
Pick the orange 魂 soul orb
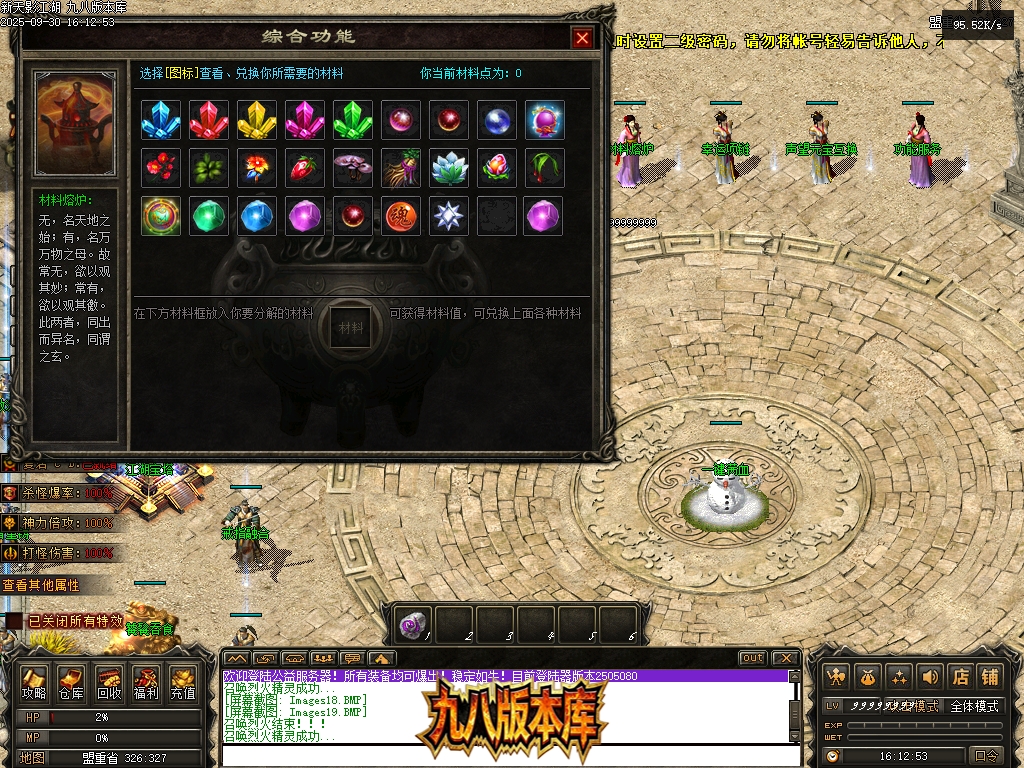401,216
